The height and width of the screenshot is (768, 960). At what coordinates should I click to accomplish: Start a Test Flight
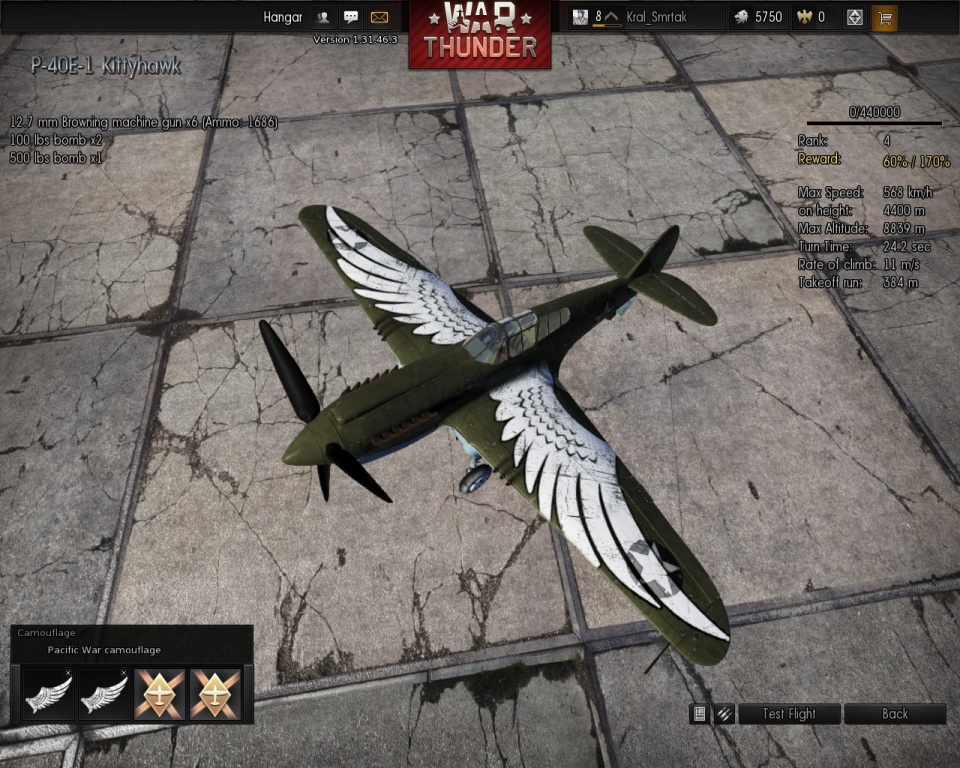click(x=789, y=714)
